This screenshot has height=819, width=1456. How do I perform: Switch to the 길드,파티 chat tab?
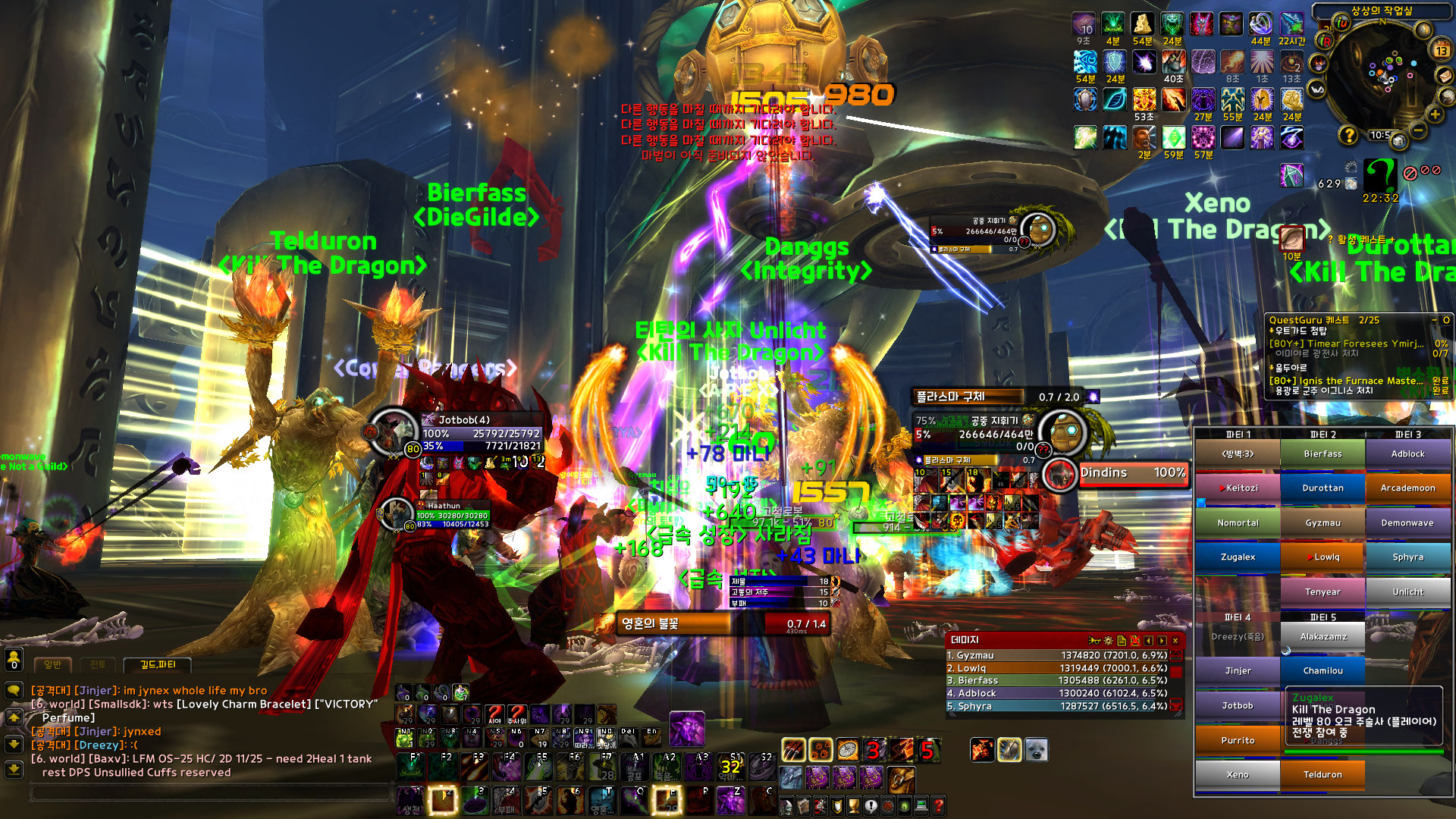(x=158, y=665)
